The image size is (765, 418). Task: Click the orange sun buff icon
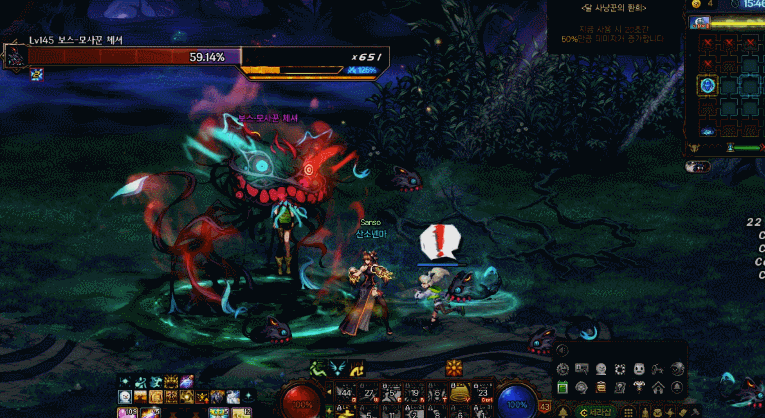(x=455, y=368)
